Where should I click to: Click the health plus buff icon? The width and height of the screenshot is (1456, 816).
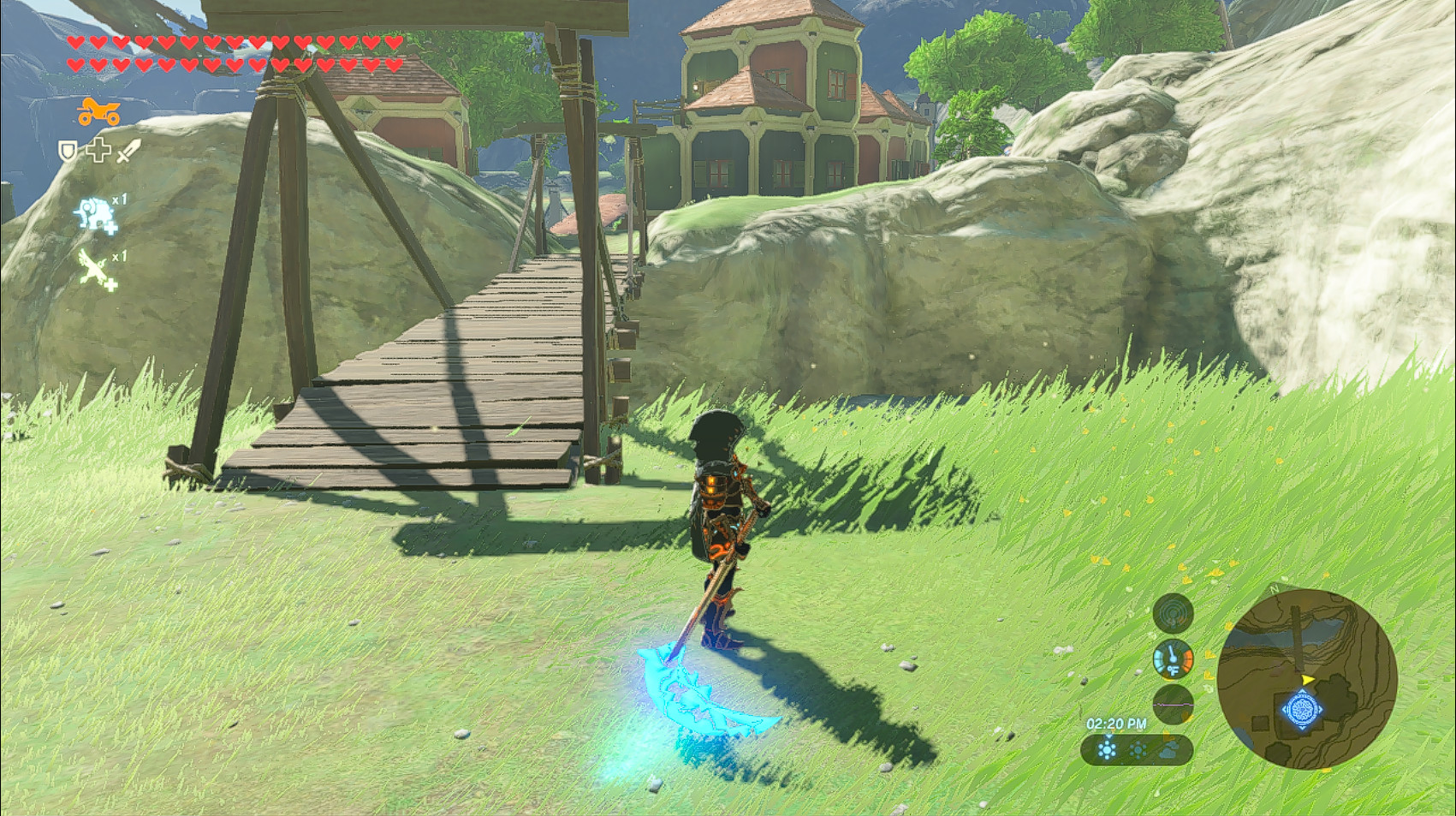pos(98,151)
